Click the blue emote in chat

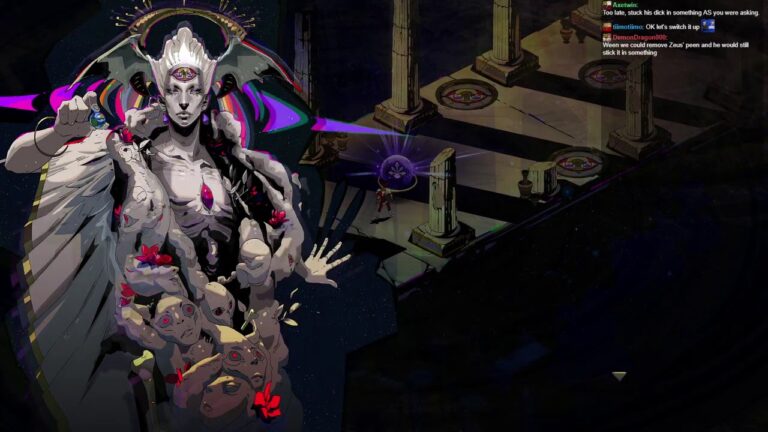(708, 26)
